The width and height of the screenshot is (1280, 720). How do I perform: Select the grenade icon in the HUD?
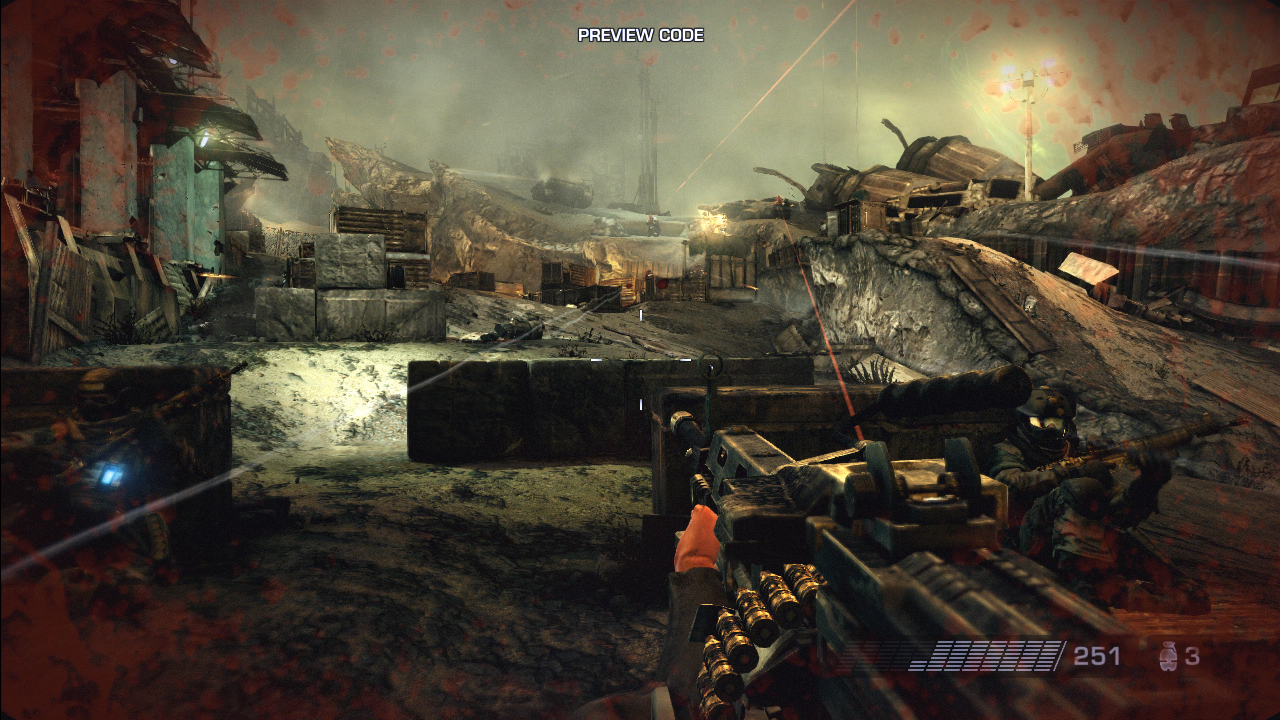(x=1166, y=657)
